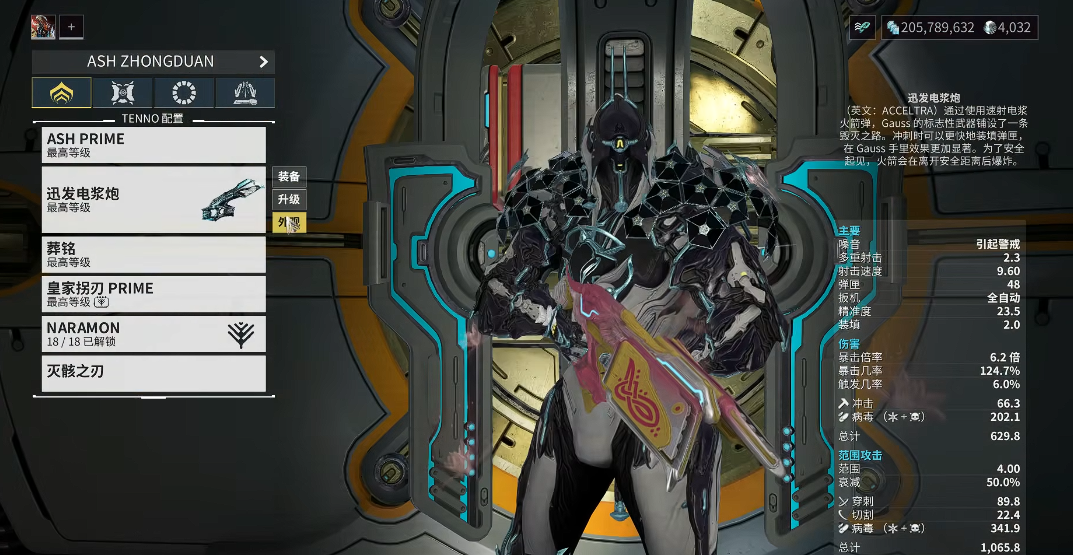Click the teal wing icon beside the credits
1073x555 pixels.
[863, 28]
